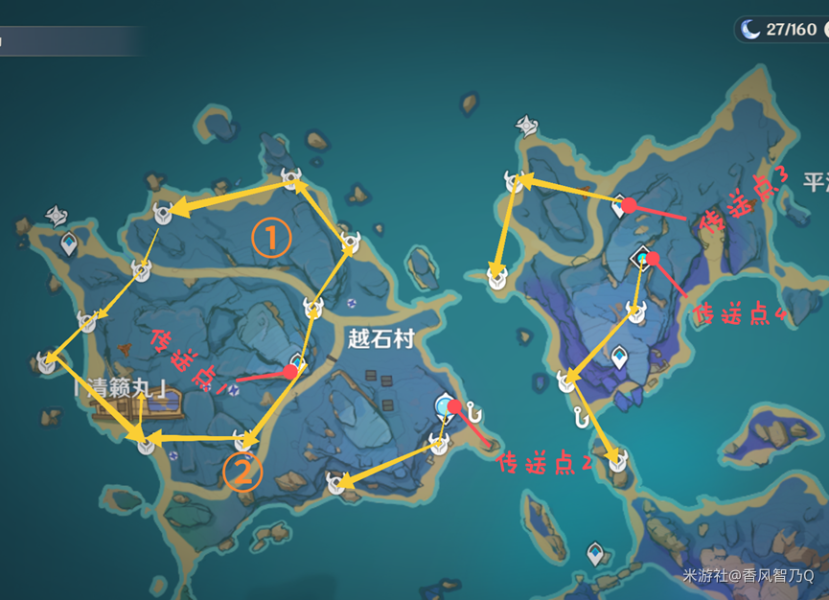This screenshot has height=600, width=829.
Task: Select the oni-mask pin below 「清籁丸」ship
Action: (147, 443)
